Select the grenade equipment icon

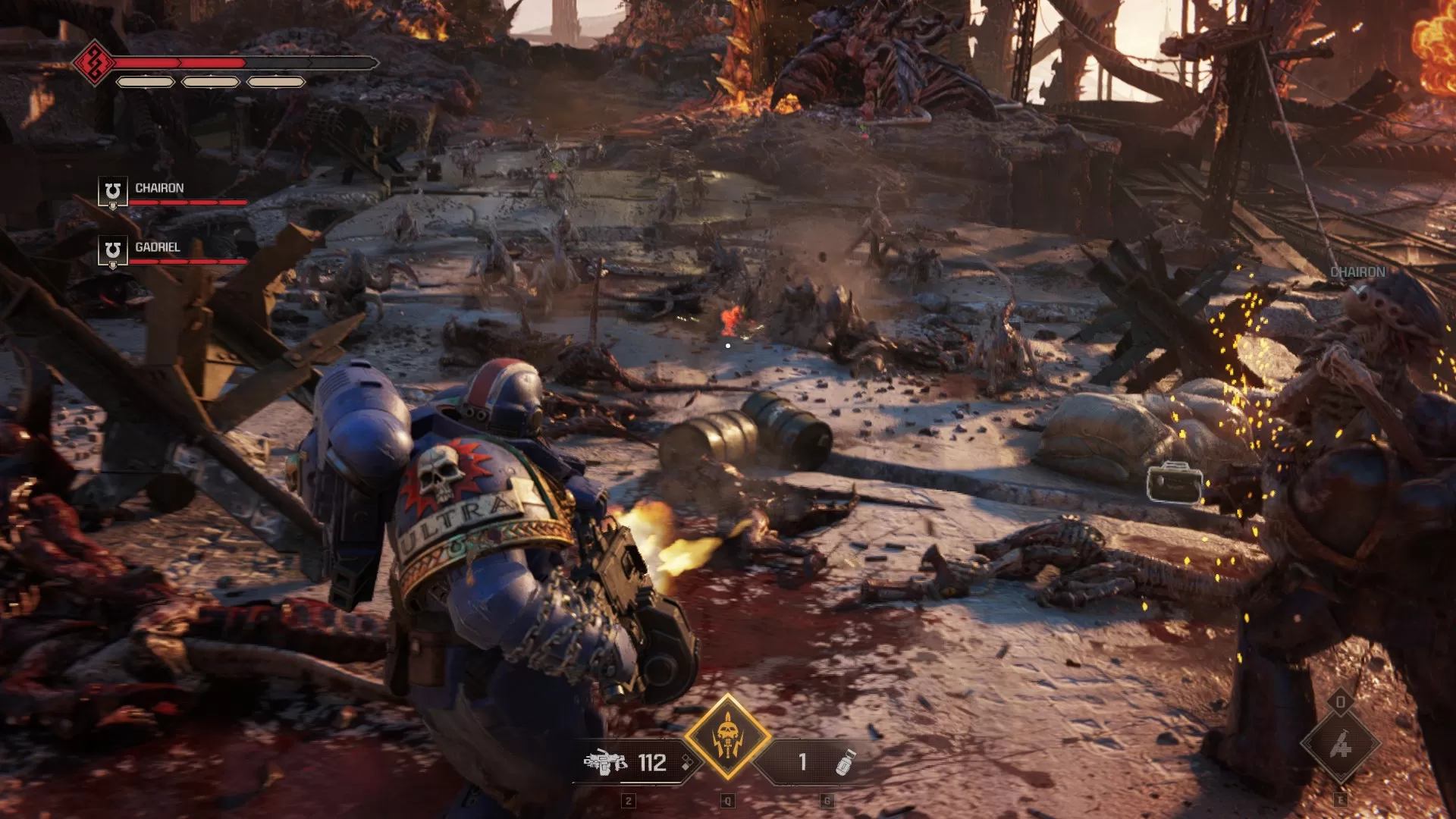(x=844, y=762)
